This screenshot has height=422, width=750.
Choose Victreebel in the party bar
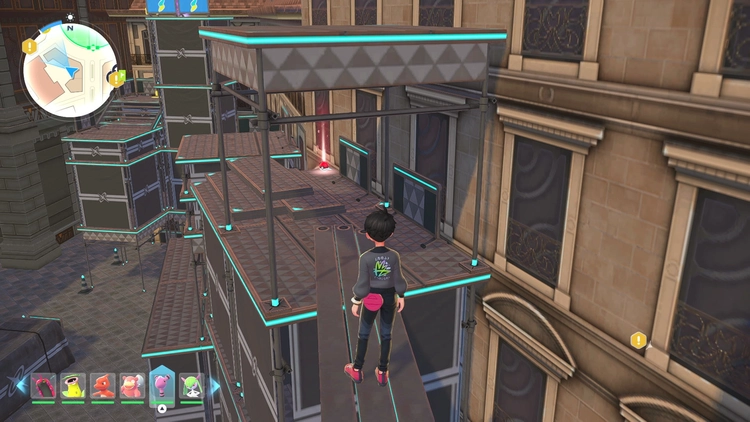click(x=73, y=385)
